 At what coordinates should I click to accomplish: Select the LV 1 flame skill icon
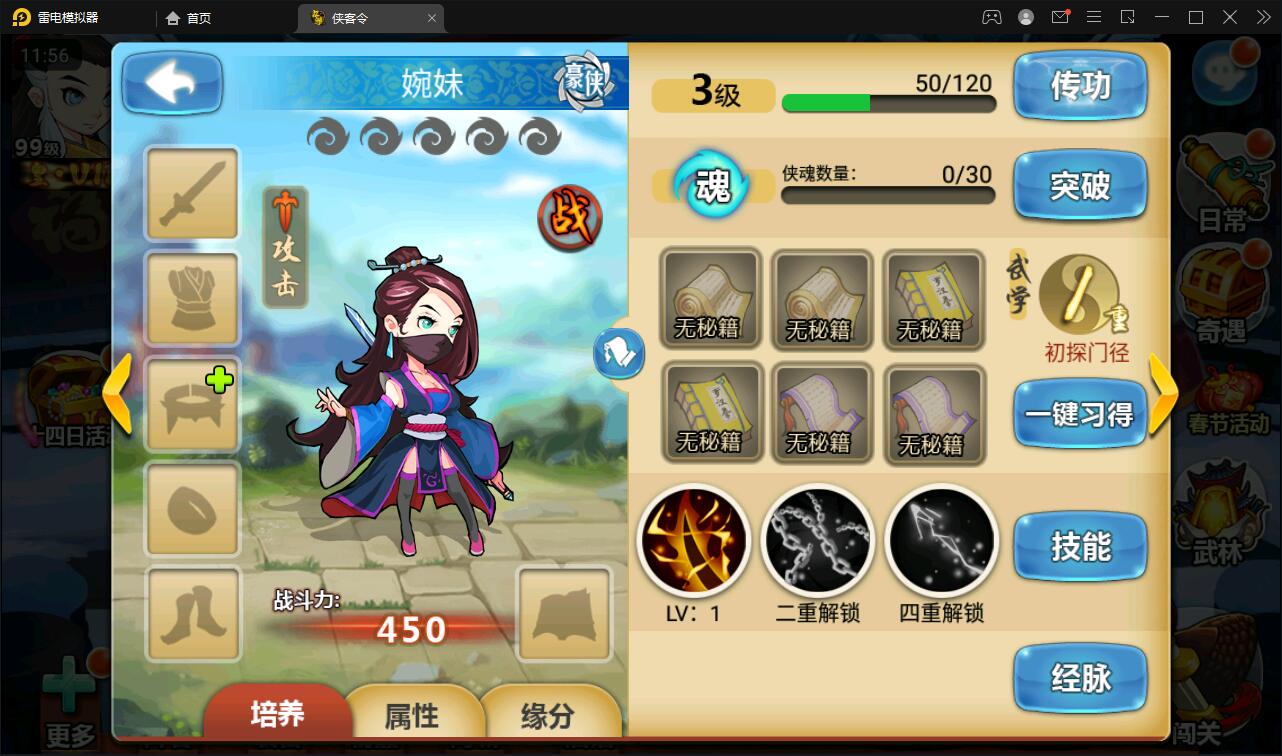point(694,540)
